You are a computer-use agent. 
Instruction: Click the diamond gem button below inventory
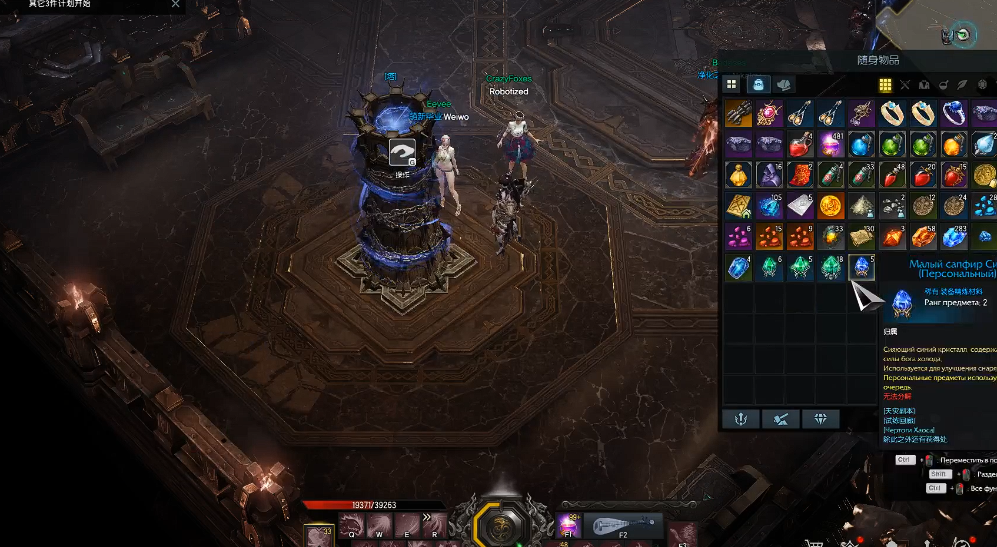820,418
